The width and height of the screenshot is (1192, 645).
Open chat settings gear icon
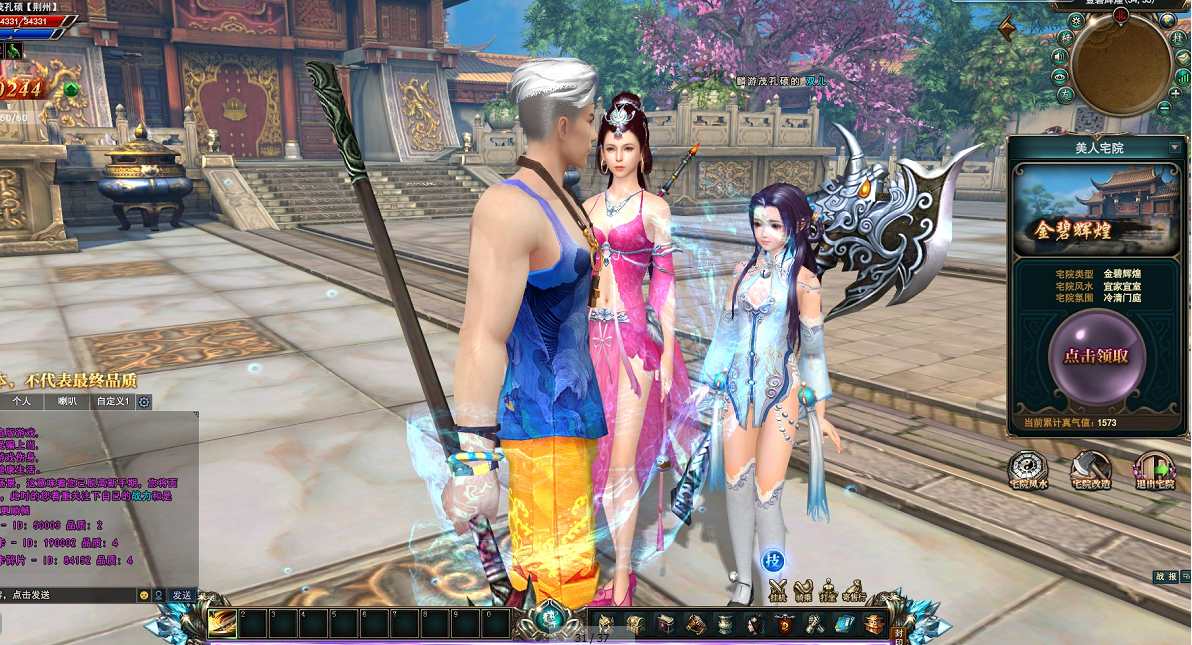pyautogui.click(x=144, y=402)
